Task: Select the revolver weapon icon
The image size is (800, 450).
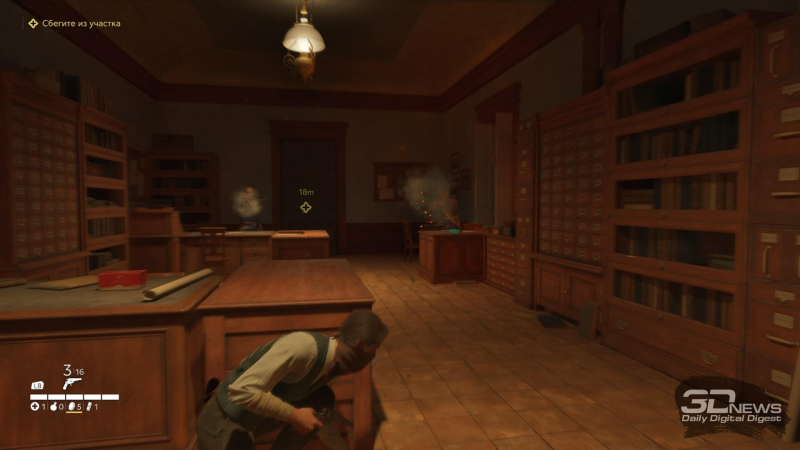Action: [70, 382]
